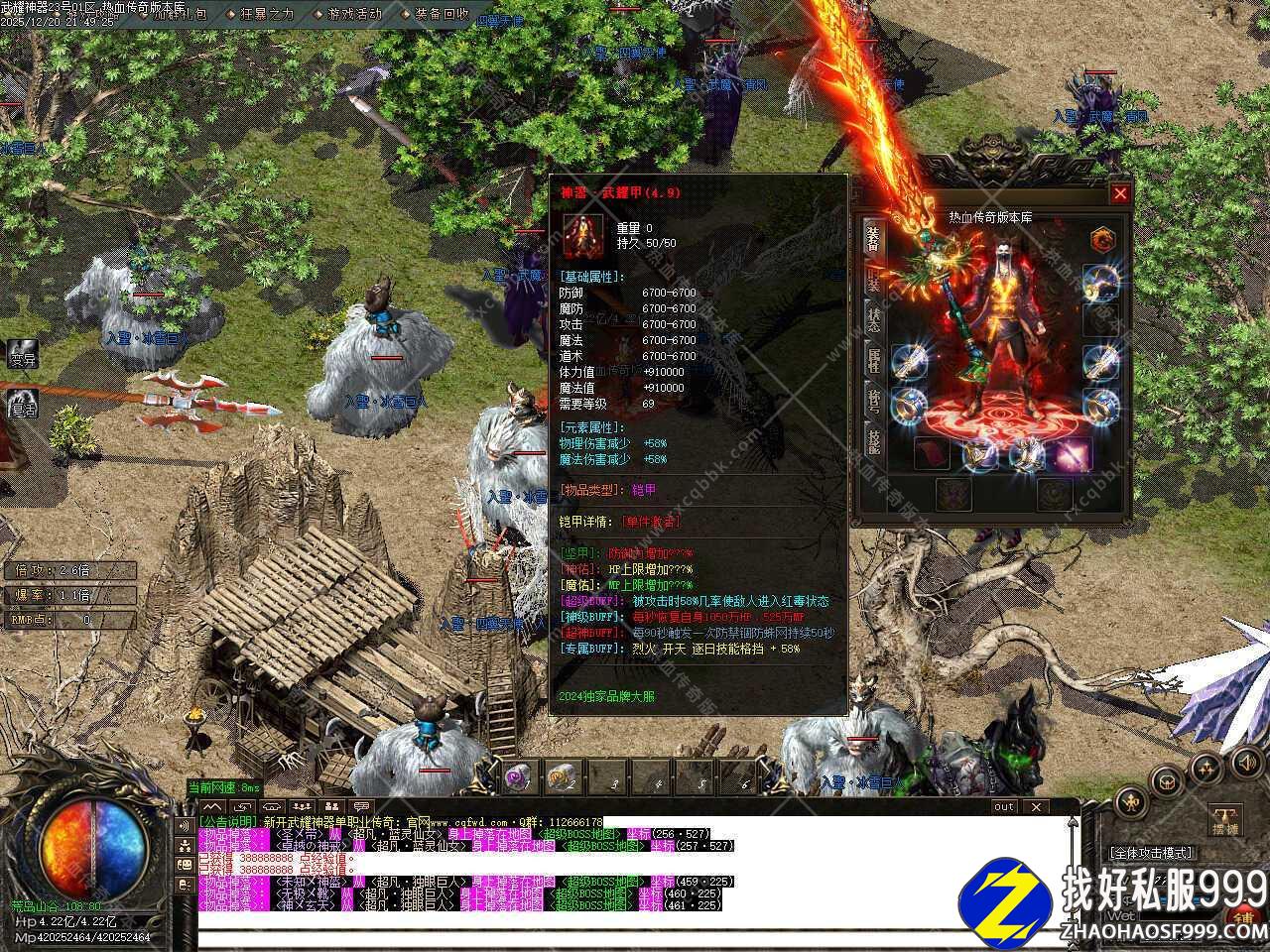Image resolution: width=1270 pixels, height=952 pixels.
Task: Use the scroll item in hotbar slot 2
Action: [x=561, y=776]
